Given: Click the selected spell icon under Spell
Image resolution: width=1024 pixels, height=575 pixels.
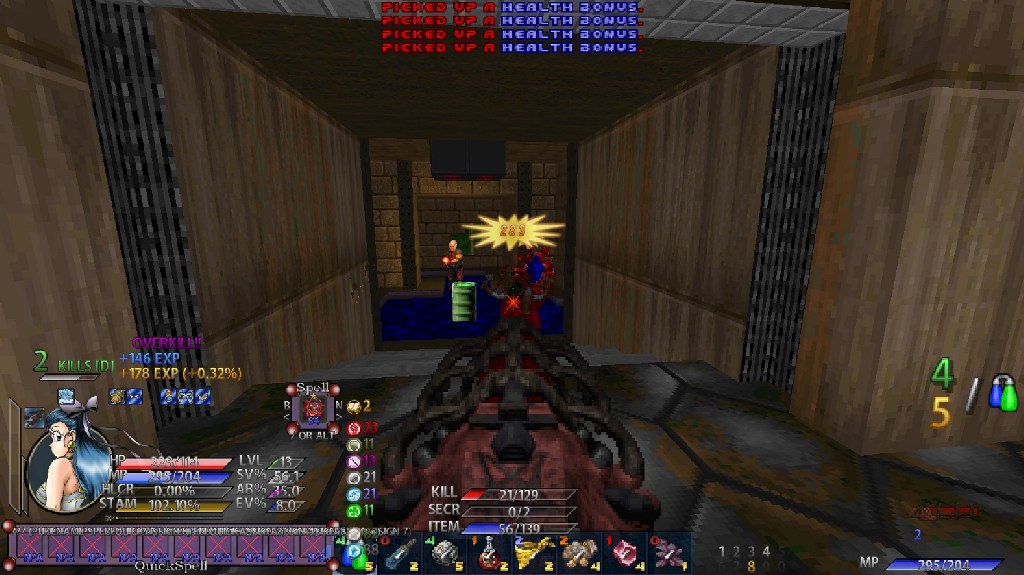Looking at the screenshot, I should coord(314,408).
